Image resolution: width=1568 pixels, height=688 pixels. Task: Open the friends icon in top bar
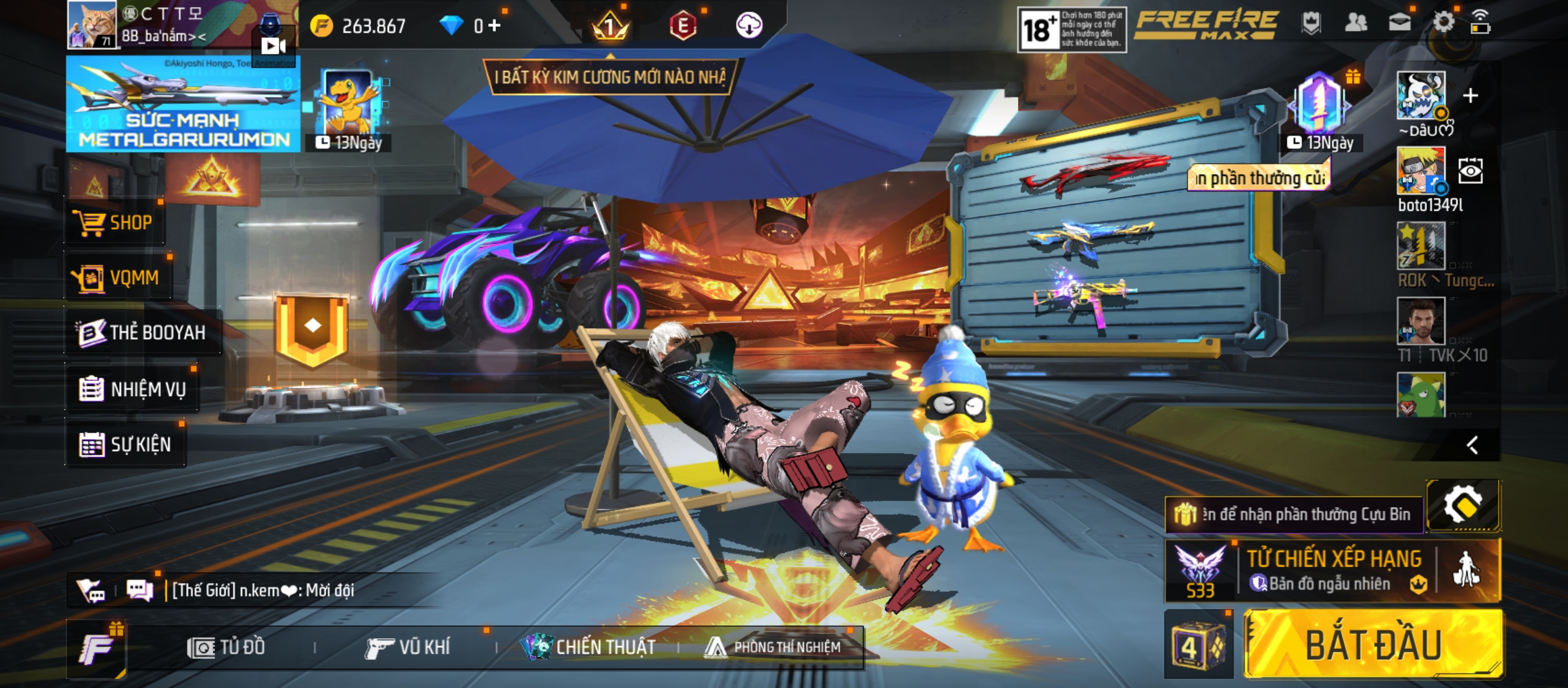point(1355,23)
